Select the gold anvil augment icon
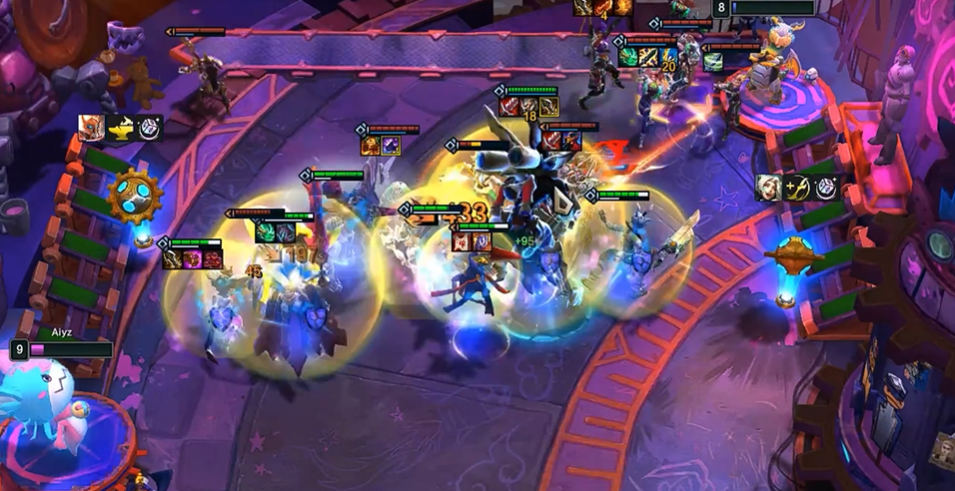955x491 pixels. tap(120, 128)
